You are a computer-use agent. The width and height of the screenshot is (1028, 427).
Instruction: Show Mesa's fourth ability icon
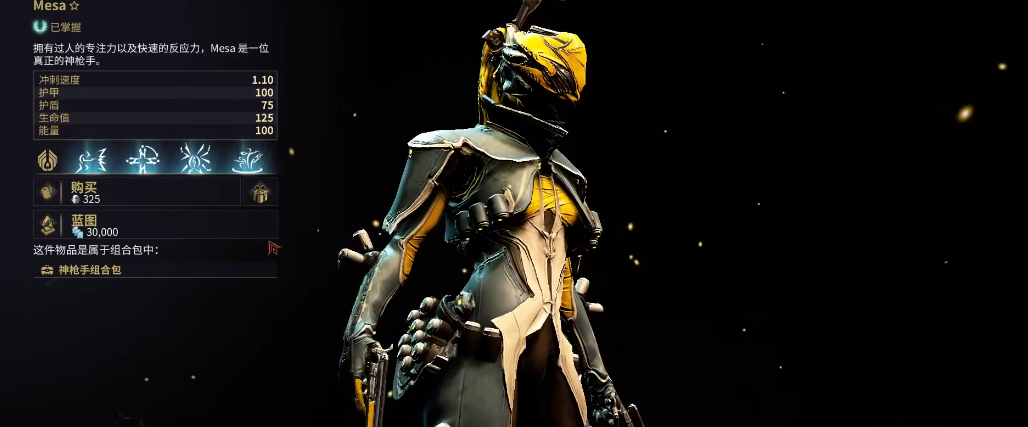click(246, 159)
